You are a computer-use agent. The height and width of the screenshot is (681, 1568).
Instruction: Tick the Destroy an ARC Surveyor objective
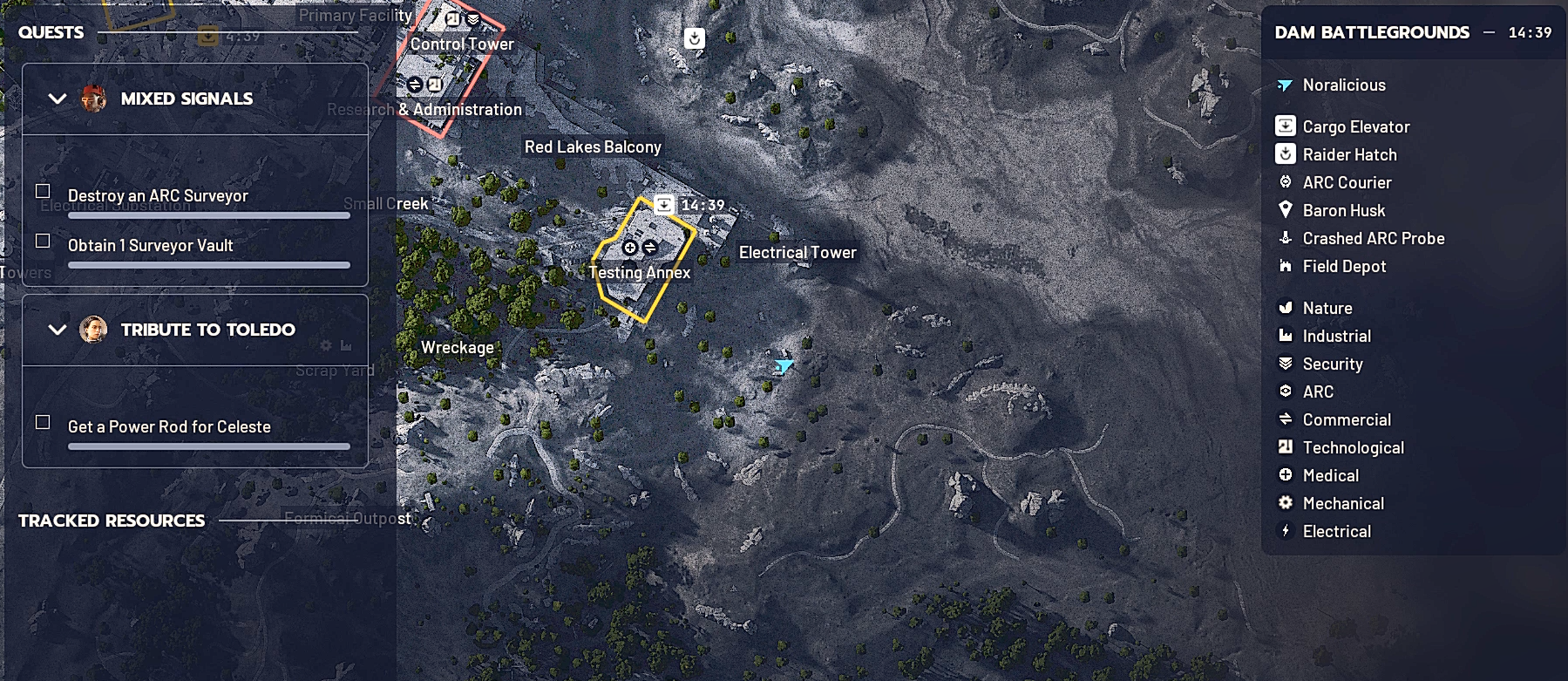pos(43,190)
